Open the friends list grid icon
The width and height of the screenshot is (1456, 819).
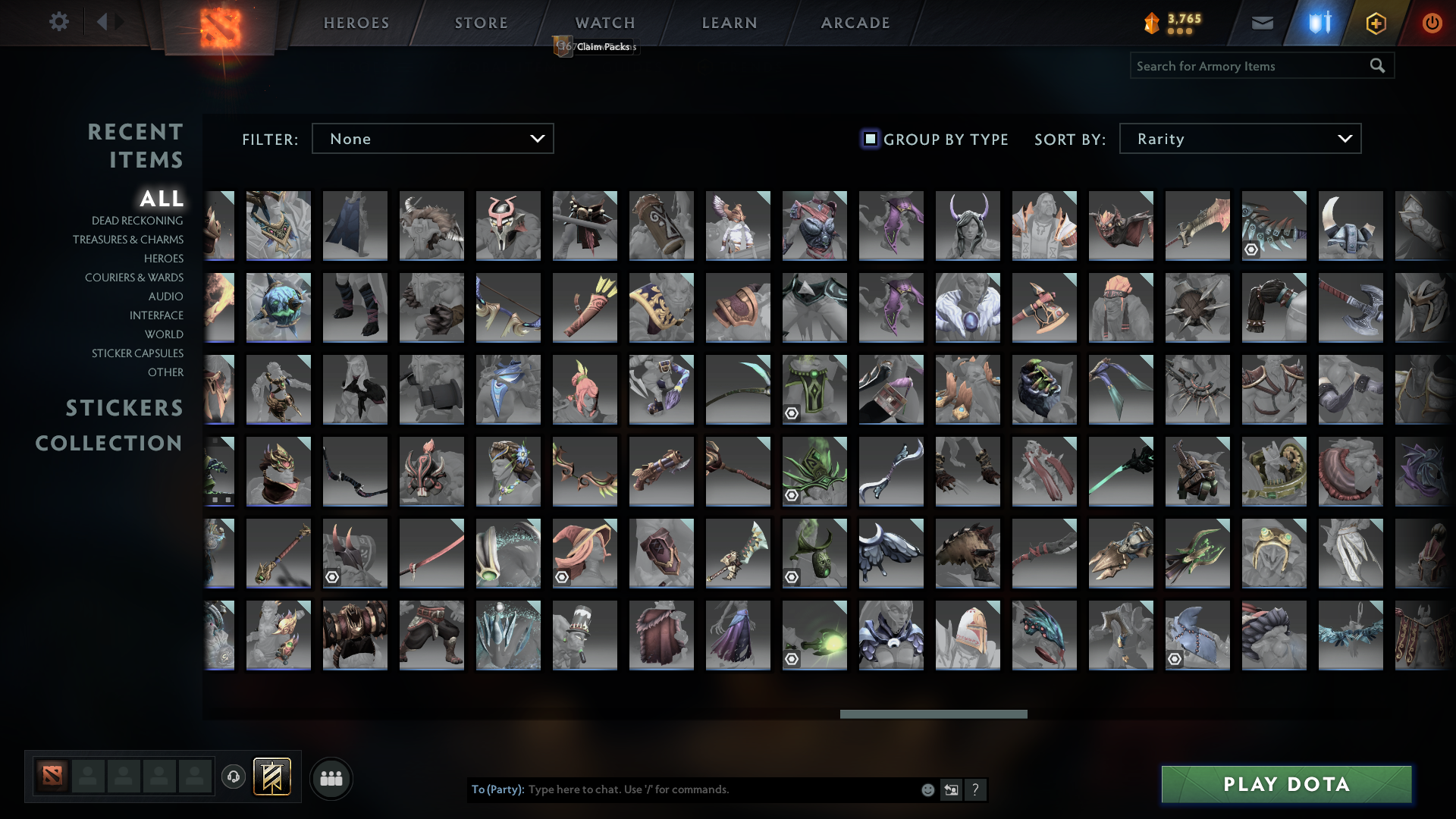click(331, 777)
